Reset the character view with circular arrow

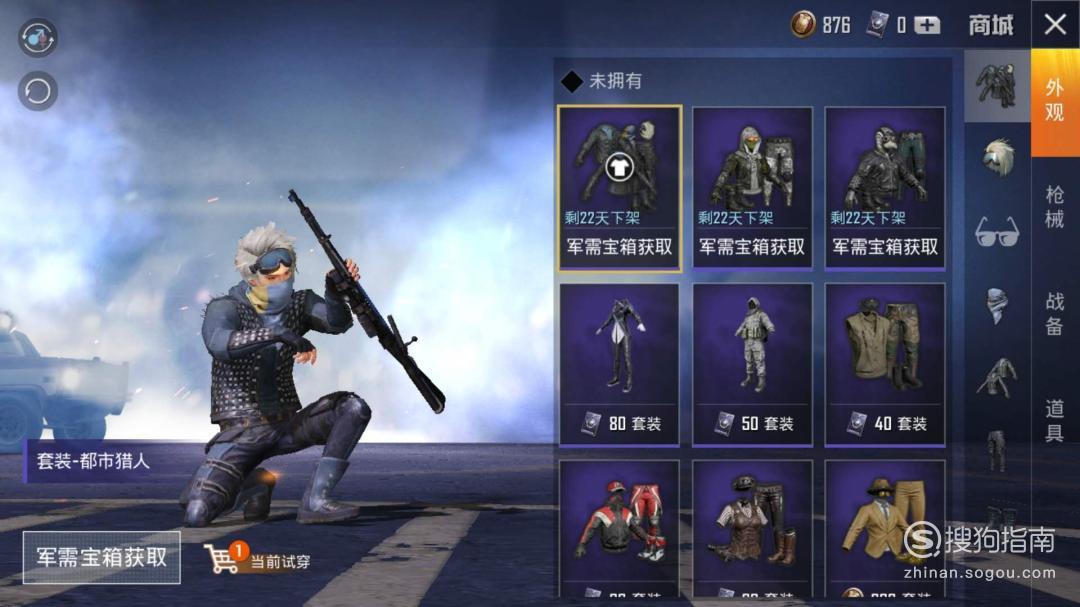(x=38, y=92)
